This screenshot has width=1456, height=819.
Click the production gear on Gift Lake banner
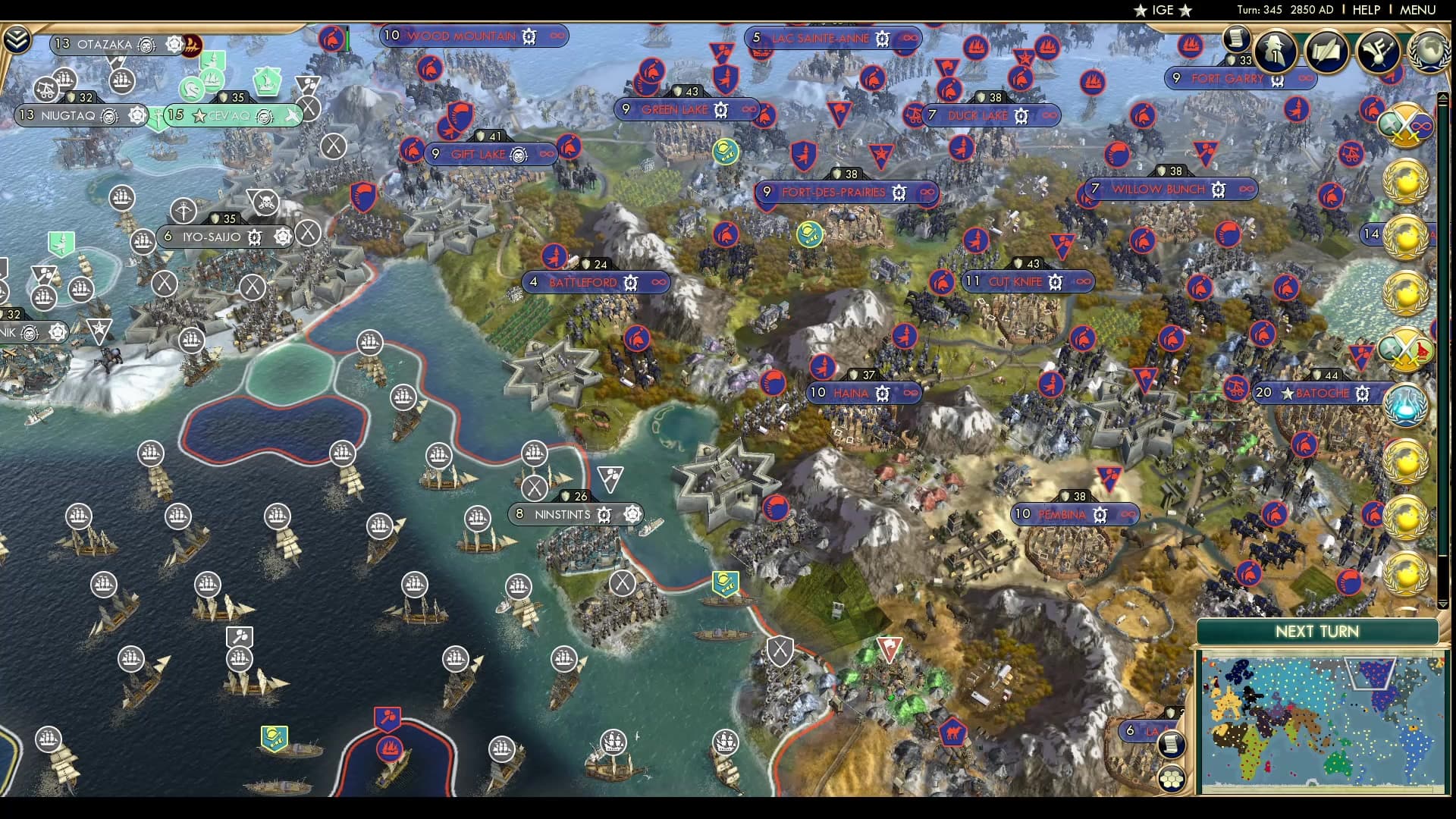tap(519, 153)
